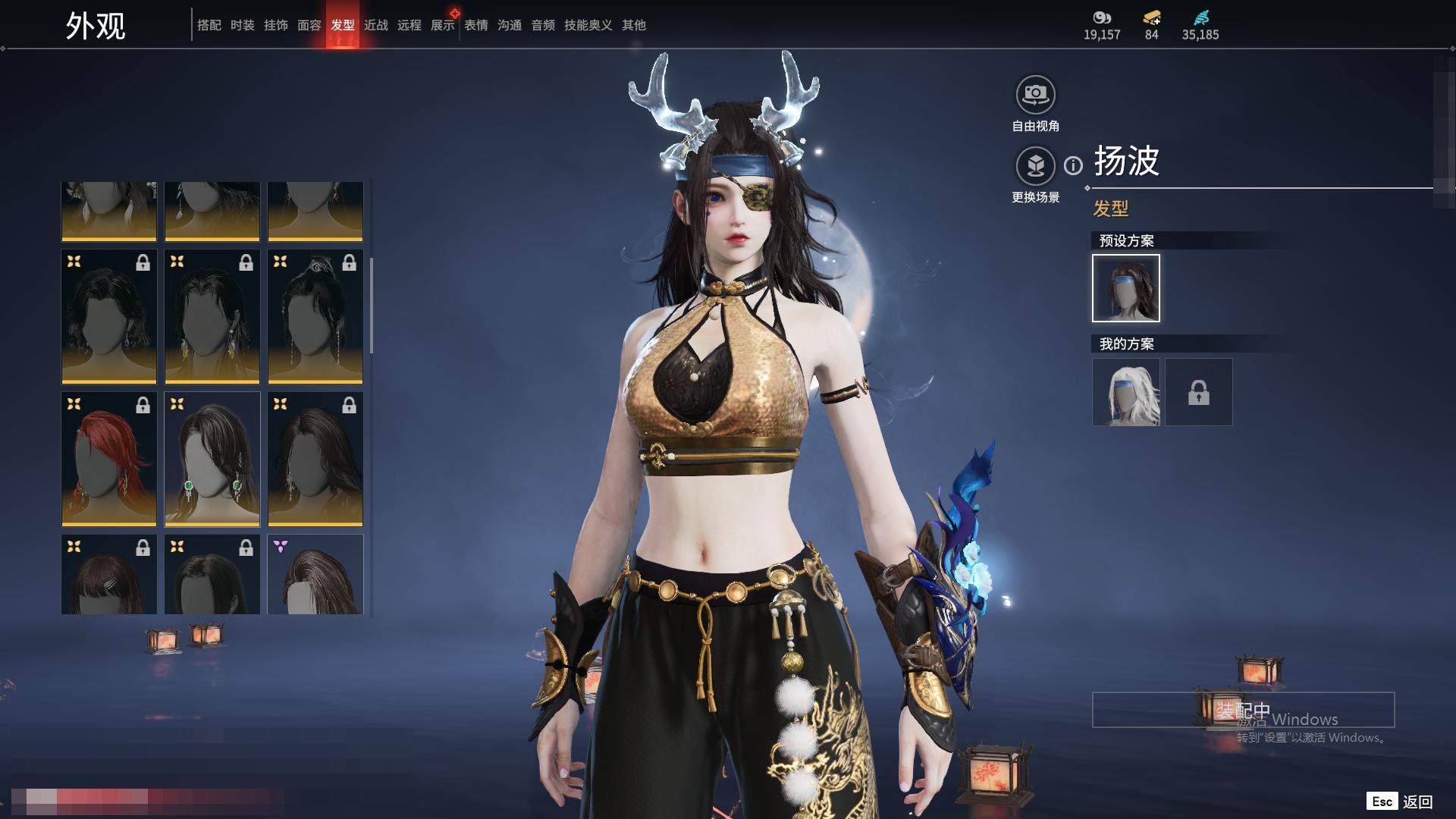Open the 近战 tab

375,25
